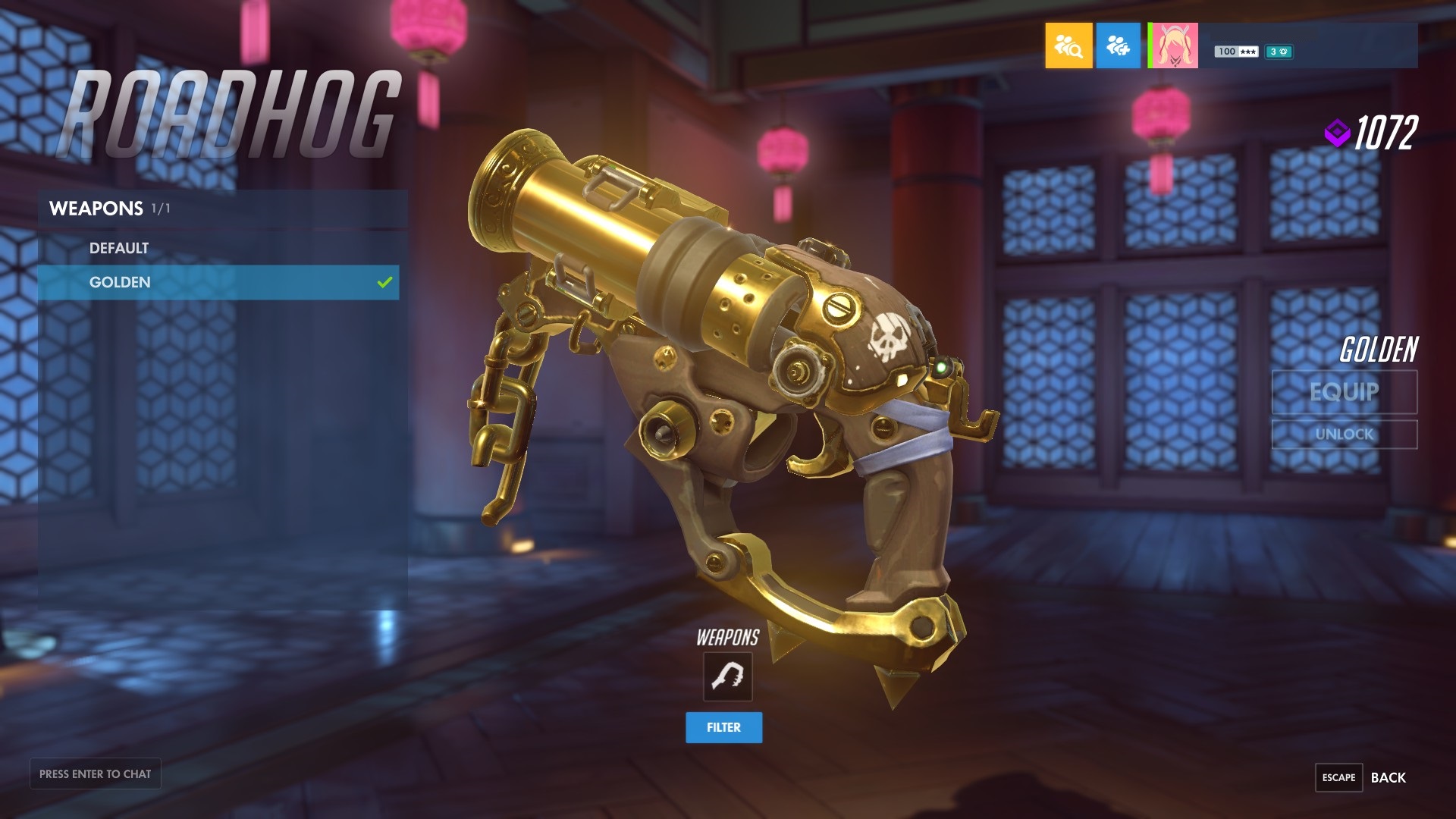Click the purple credits currency icon

pos(1339,131)
